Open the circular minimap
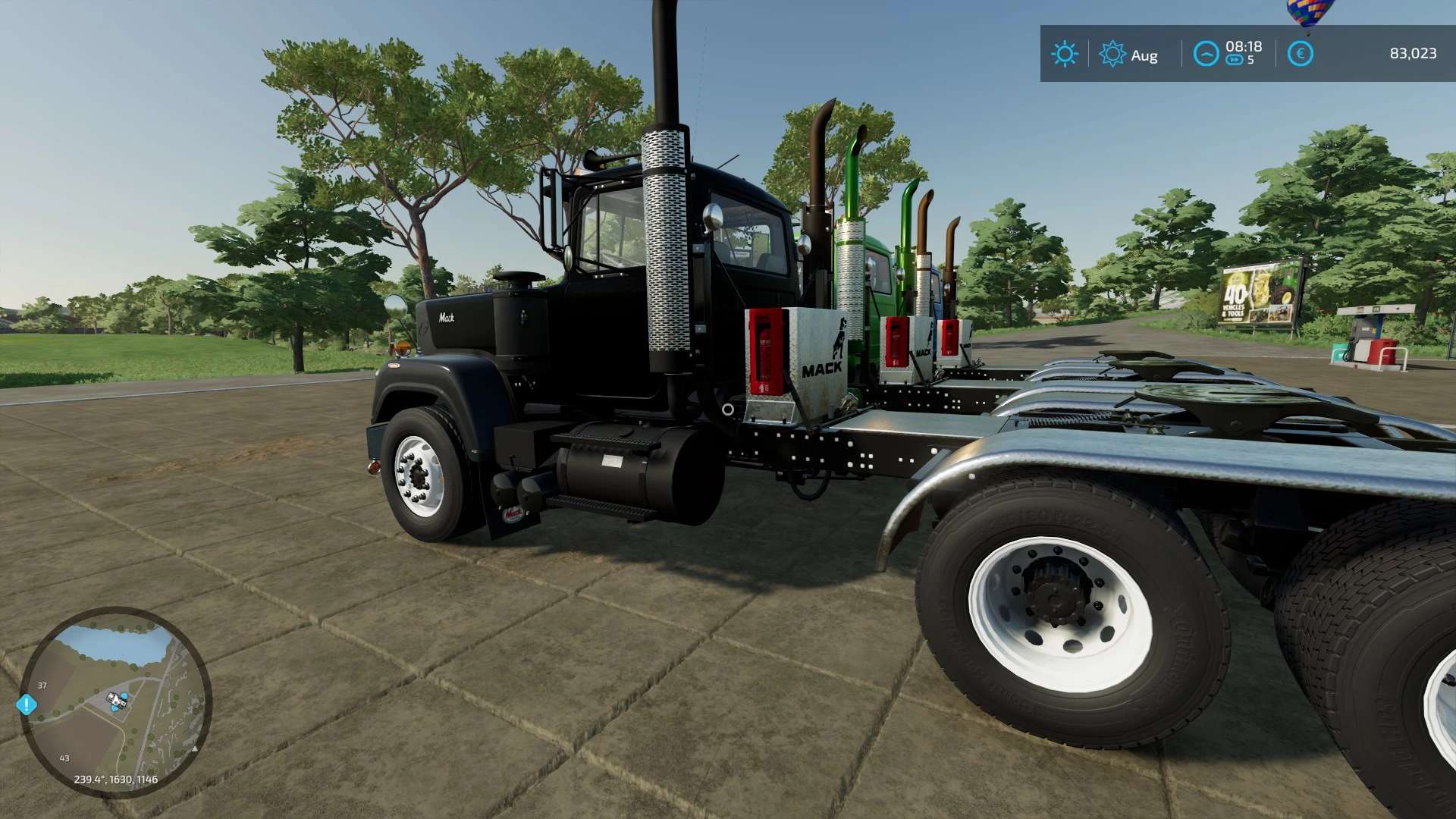The width and height of the screenshot is (1456, 819). [115, 701]
